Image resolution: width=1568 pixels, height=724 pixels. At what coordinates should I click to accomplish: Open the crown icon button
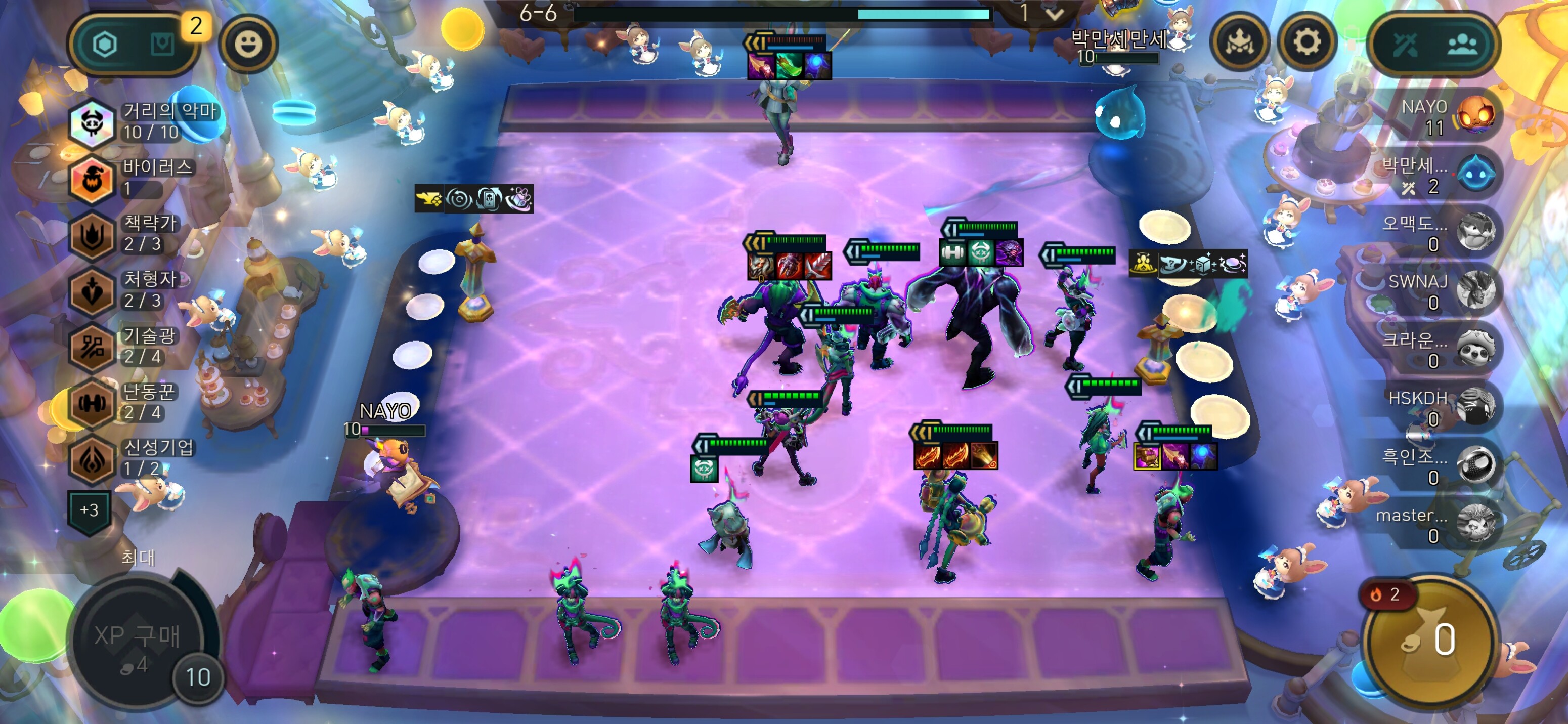[x=1239, y=42]
